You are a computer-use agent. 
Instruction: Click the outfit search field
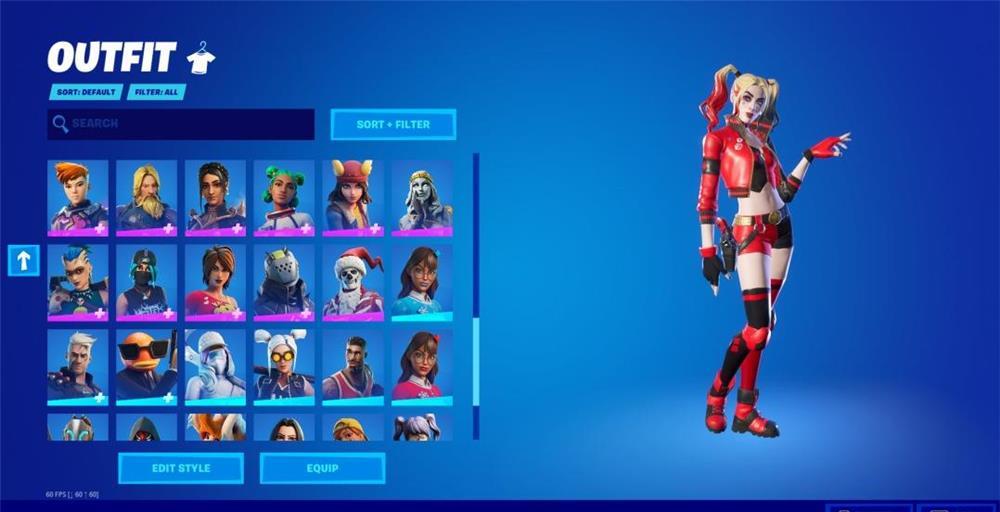[x=180, y=124]
